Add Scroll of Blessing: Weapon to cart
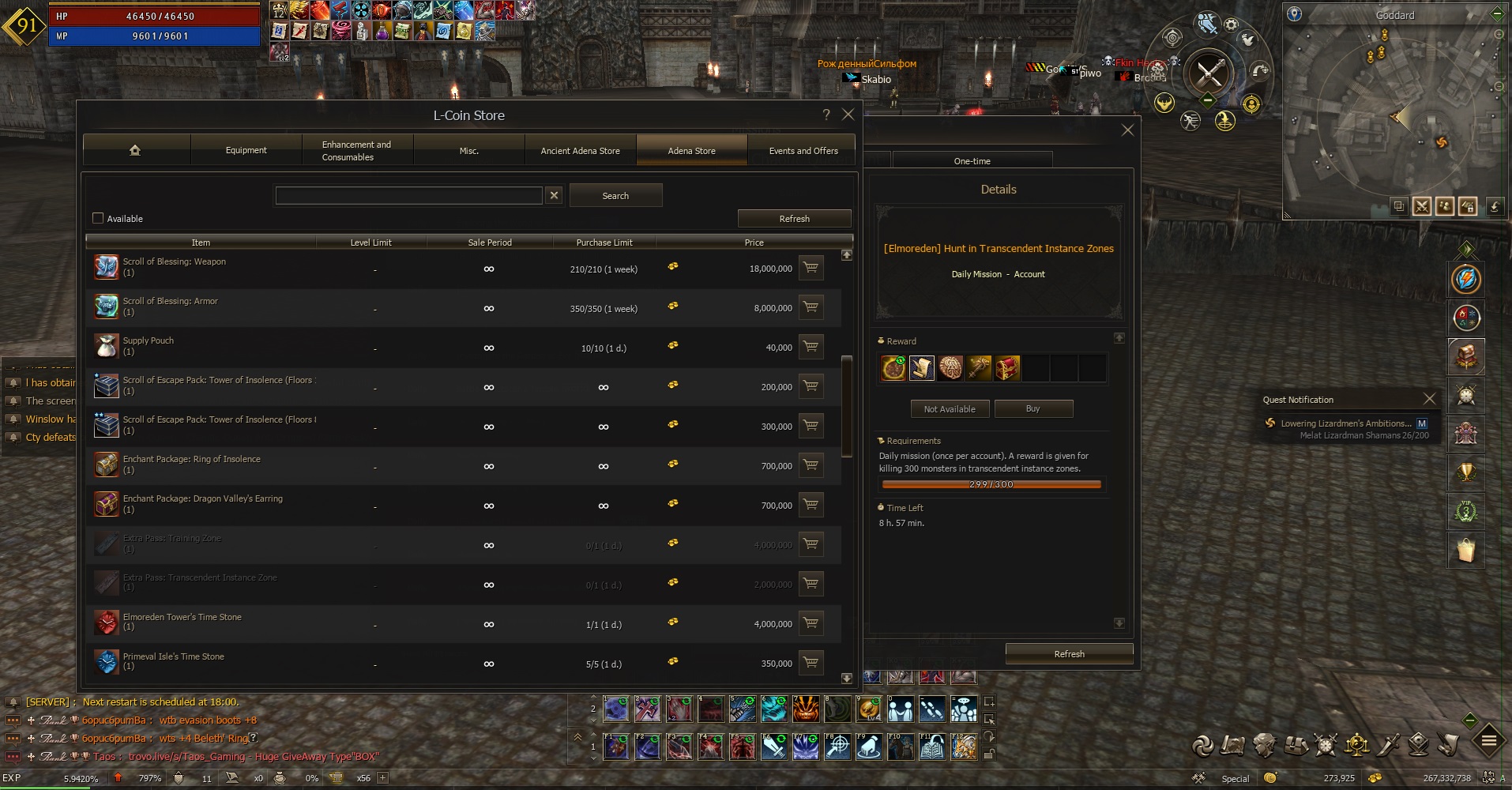Viewport: 1512px width, 790px height. [x=811, y=268]
